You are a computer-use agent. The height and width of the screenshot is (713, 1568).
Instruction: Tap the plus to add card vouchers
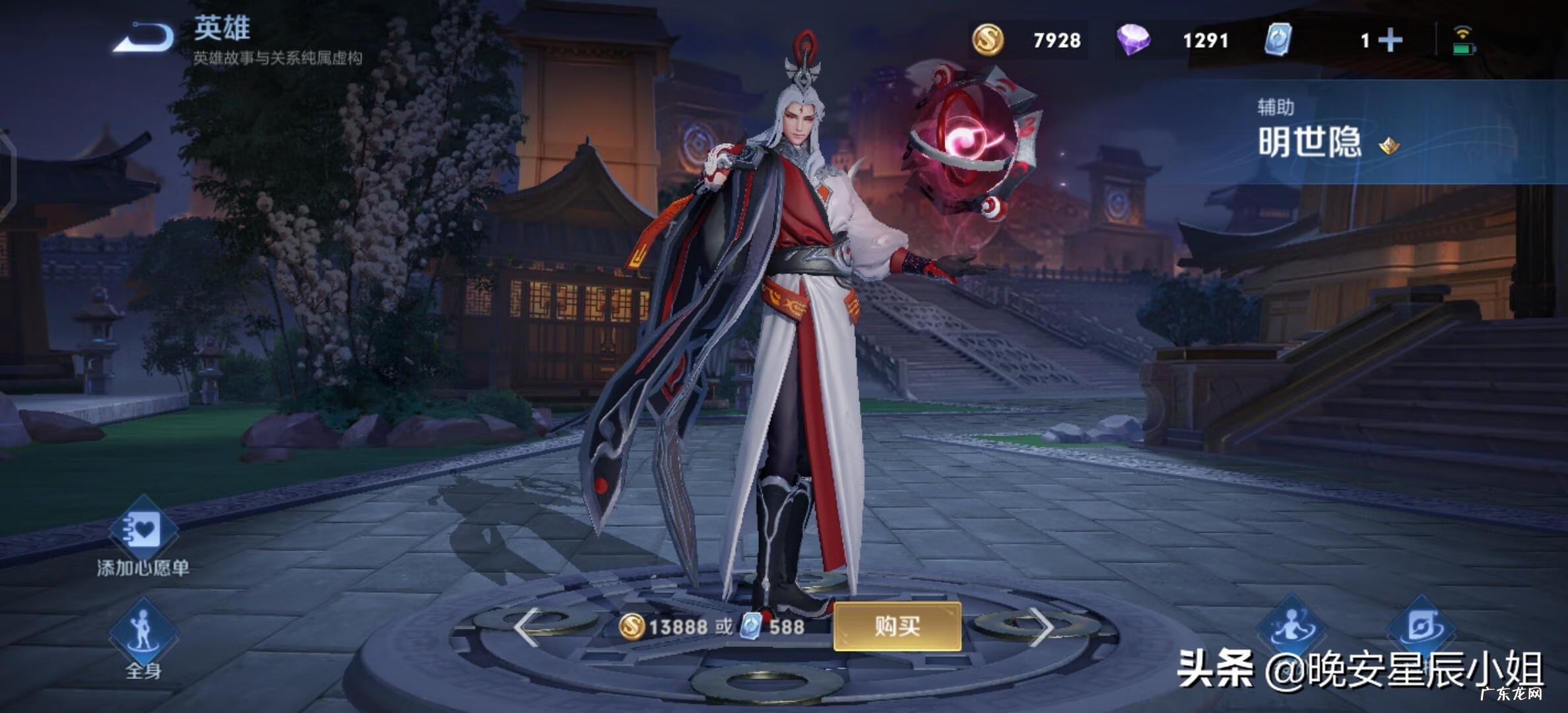1390,41
